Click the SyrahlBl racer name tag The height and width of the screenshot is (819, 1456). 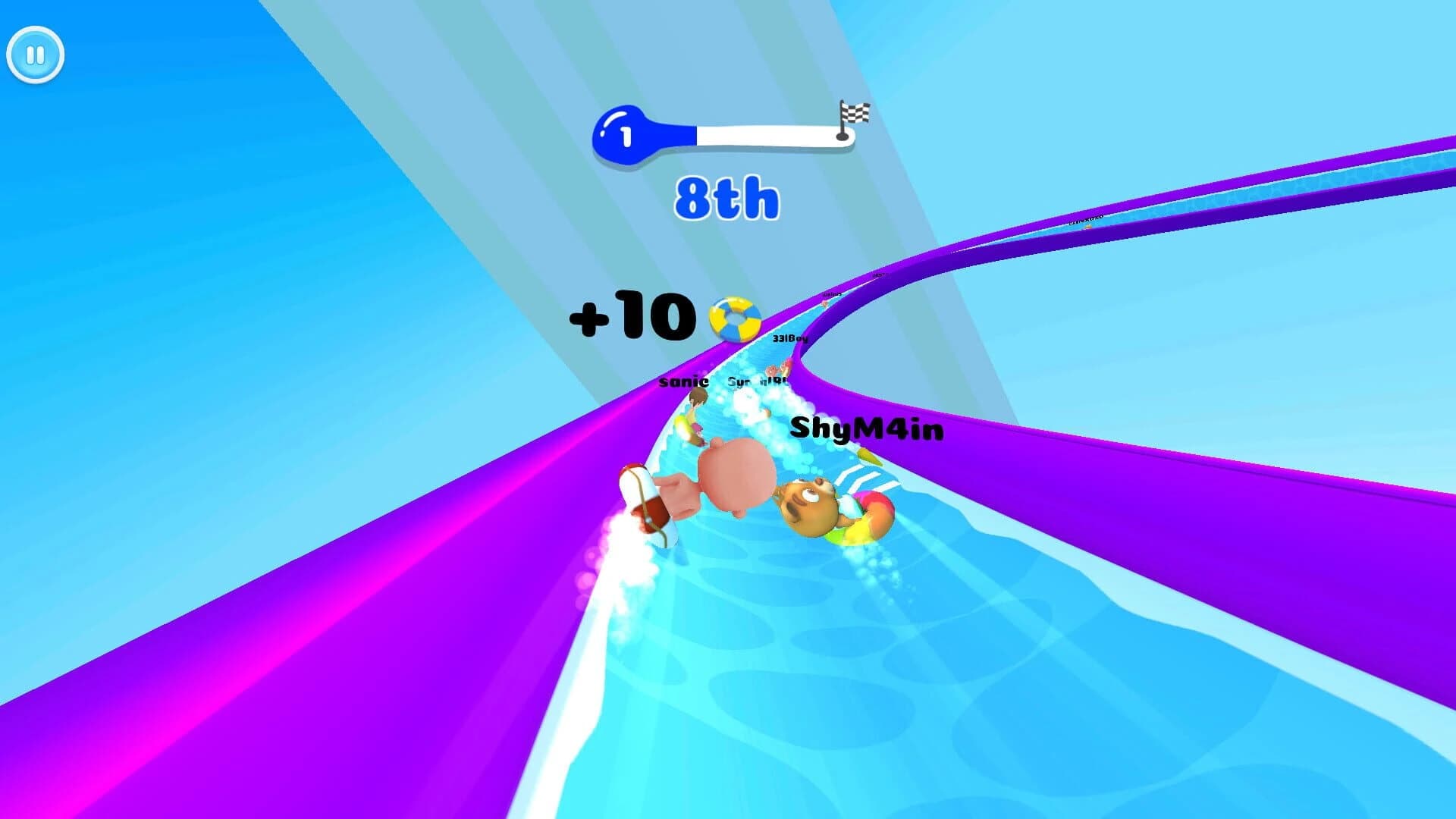(756, 381)
